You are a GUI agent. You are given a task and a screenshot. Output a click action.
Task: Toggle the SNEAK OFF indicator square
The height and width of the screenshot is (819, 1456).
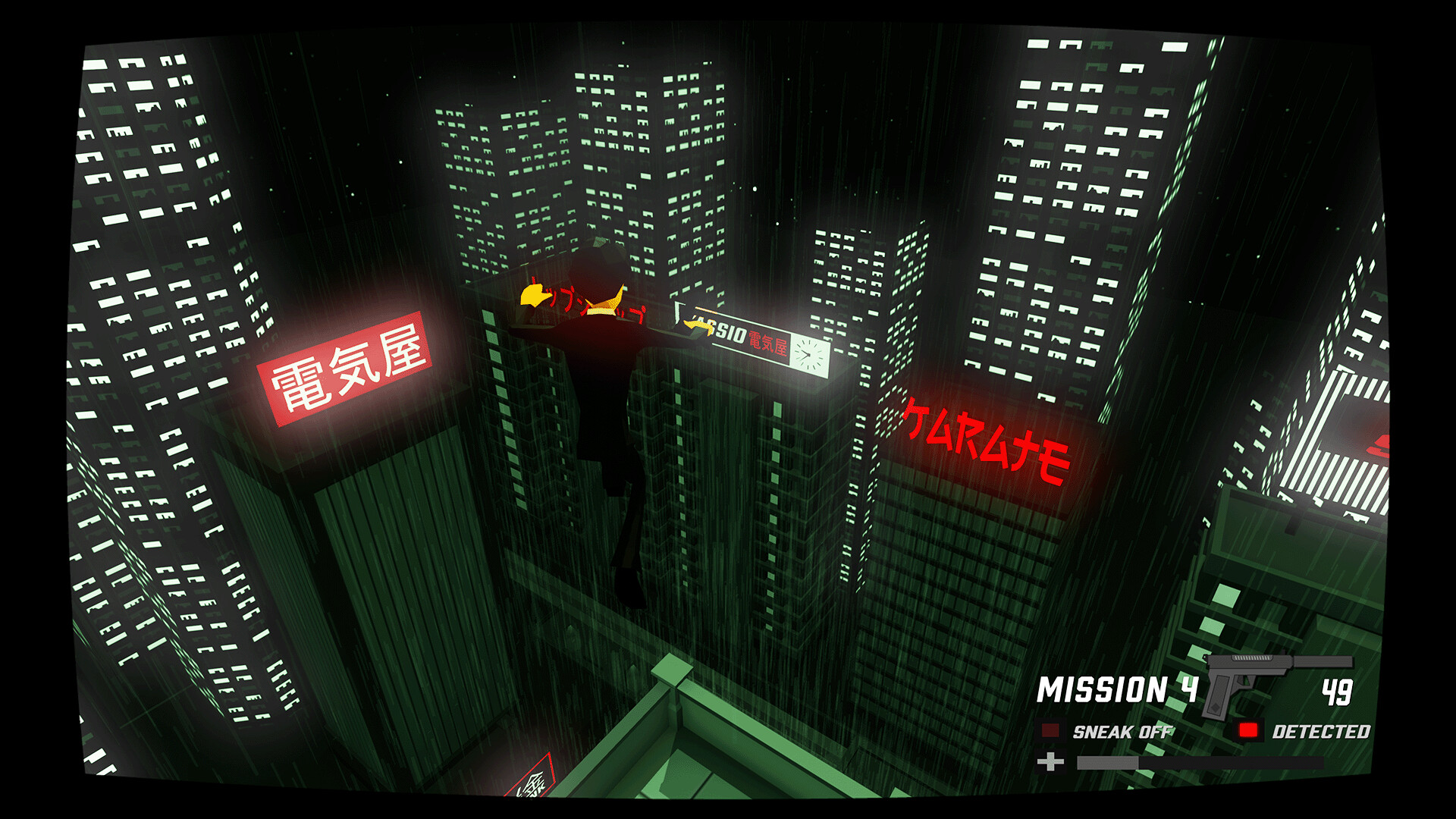click(x=1050, y=732)
